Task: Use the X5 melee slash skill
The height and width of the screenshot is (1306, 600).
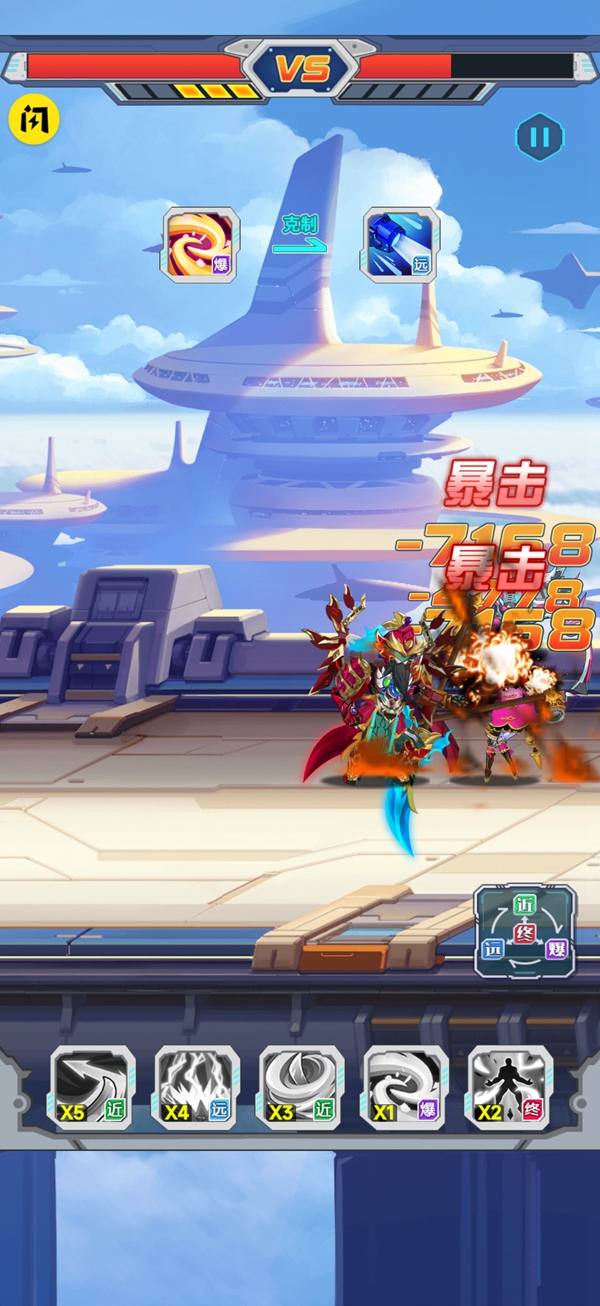Action: tap(93, 1088)
